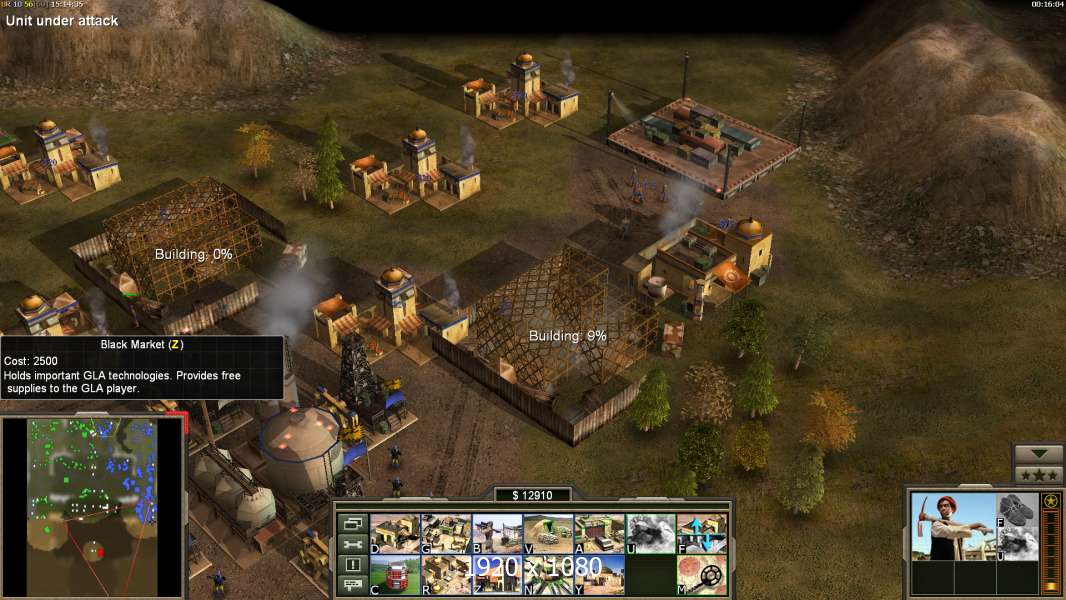Screen dimensions: 1066x600
Task: Click the exclamation mark button
Action: click(352, 565)
